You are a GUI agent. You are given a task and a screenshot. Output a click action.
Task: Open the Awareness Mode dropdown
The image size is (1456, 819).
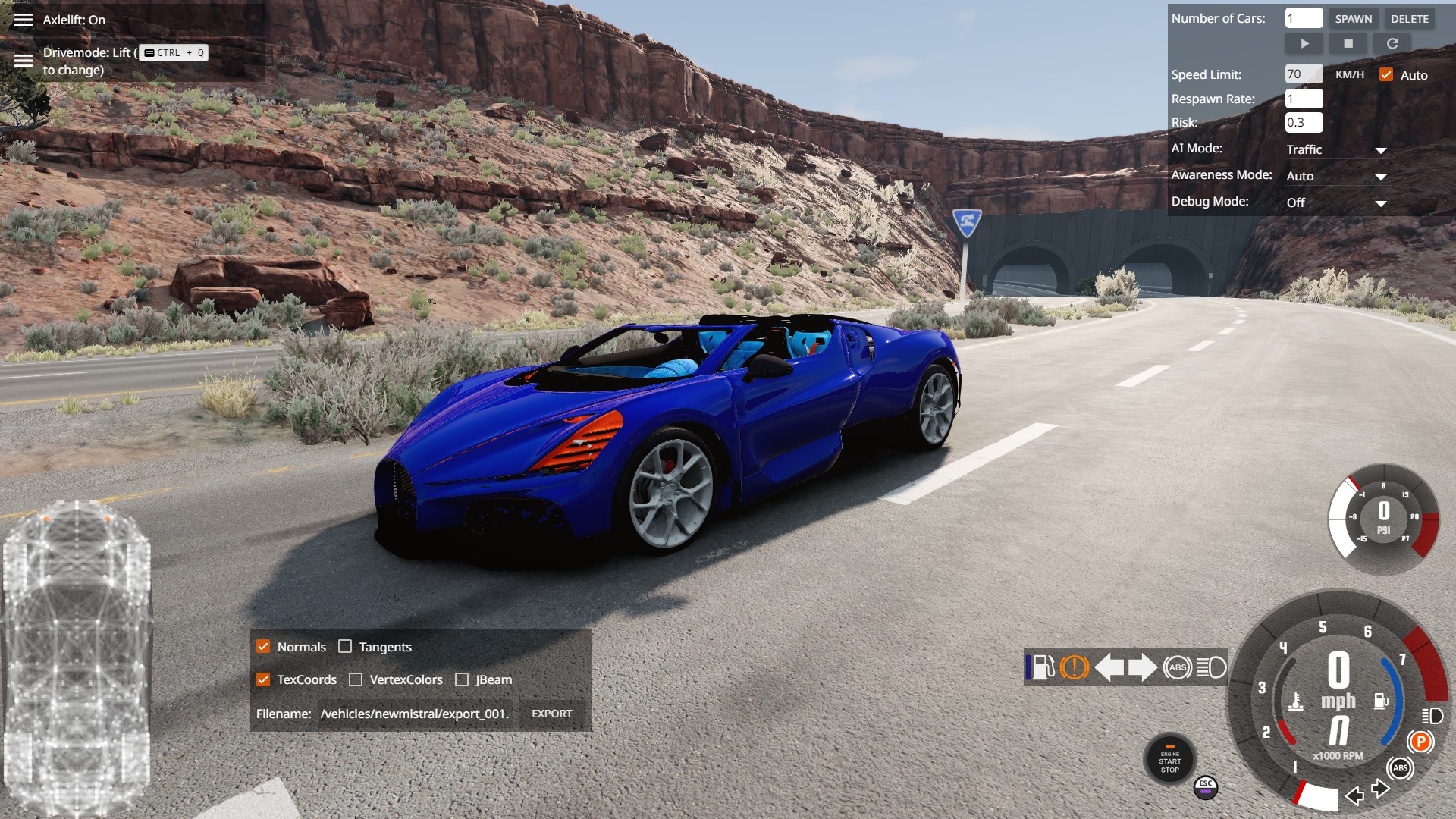pos(1336,177)
